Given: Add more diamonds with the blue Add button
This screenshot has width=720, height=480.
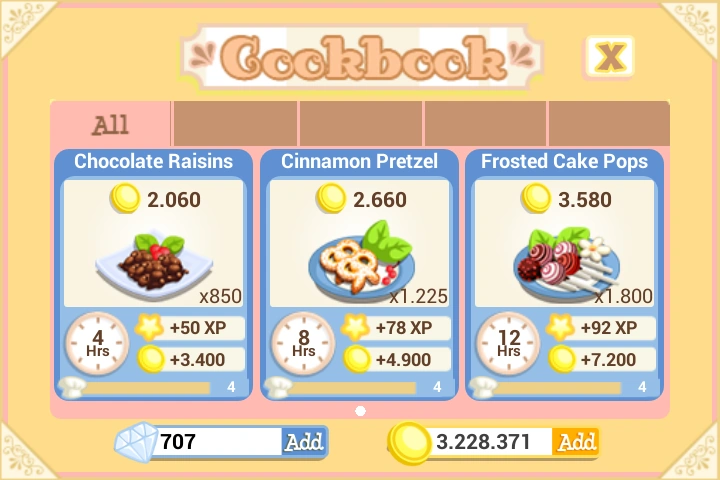Looking at the screenshot, I should click(x=304, y=441).
